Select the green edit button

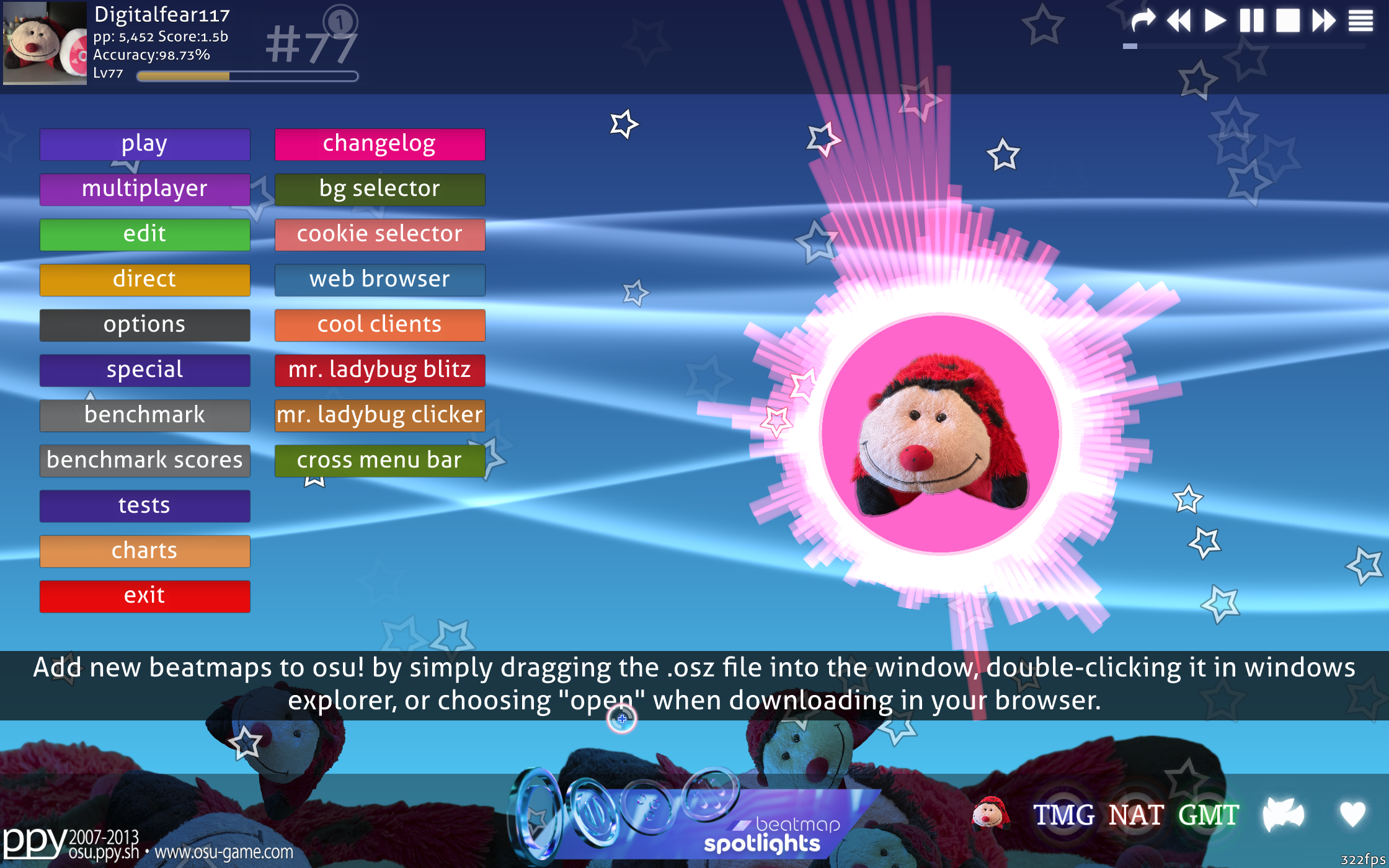(144, 234)
